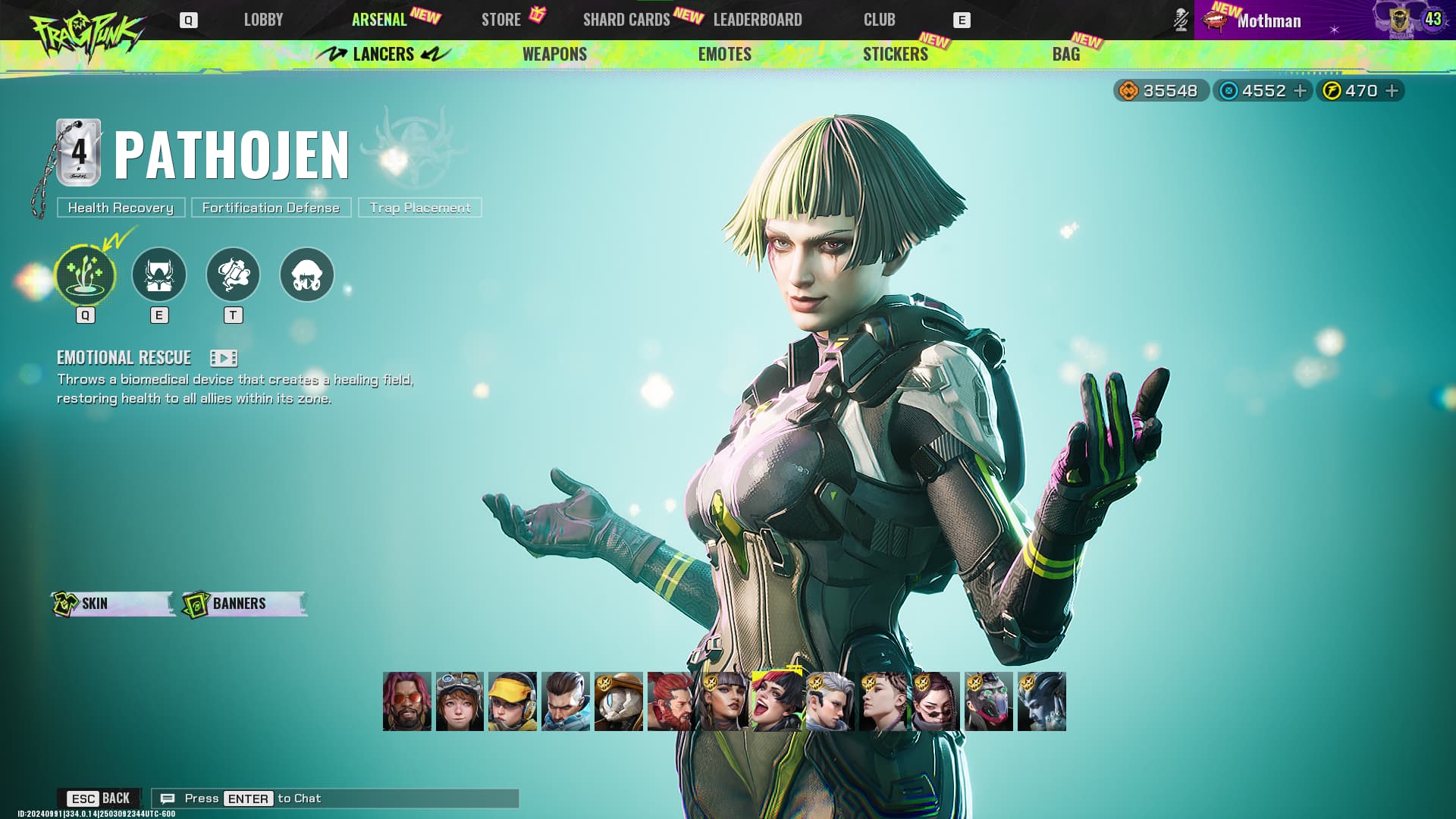Open the Banners menu
This screenshot has height=819, width=1456.
pos(244,604)
